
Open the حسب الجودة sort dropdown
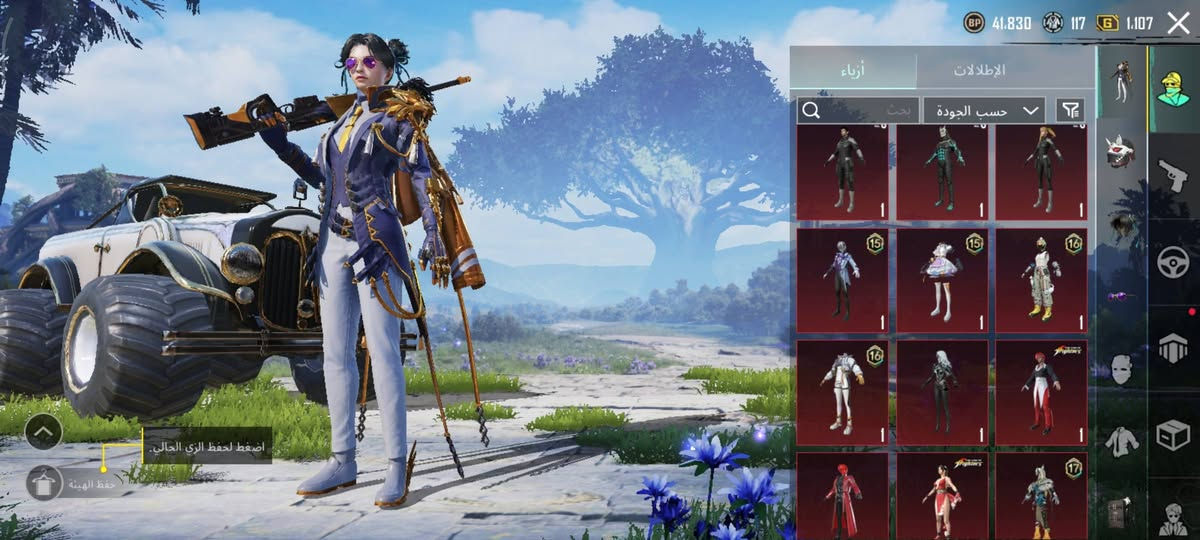point(984,110)
